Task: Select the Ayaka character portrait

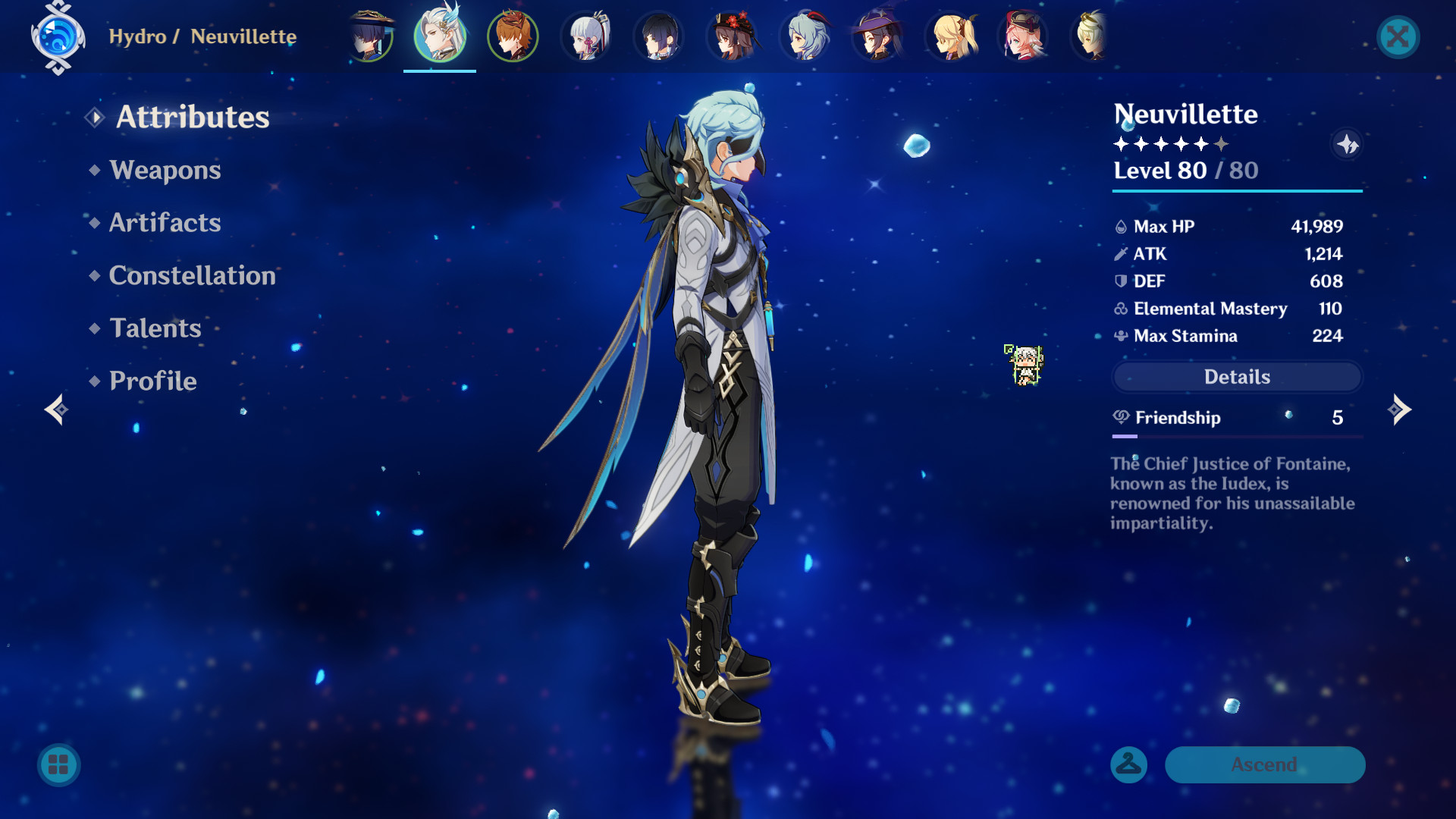Action: click(x=585, y=36)
